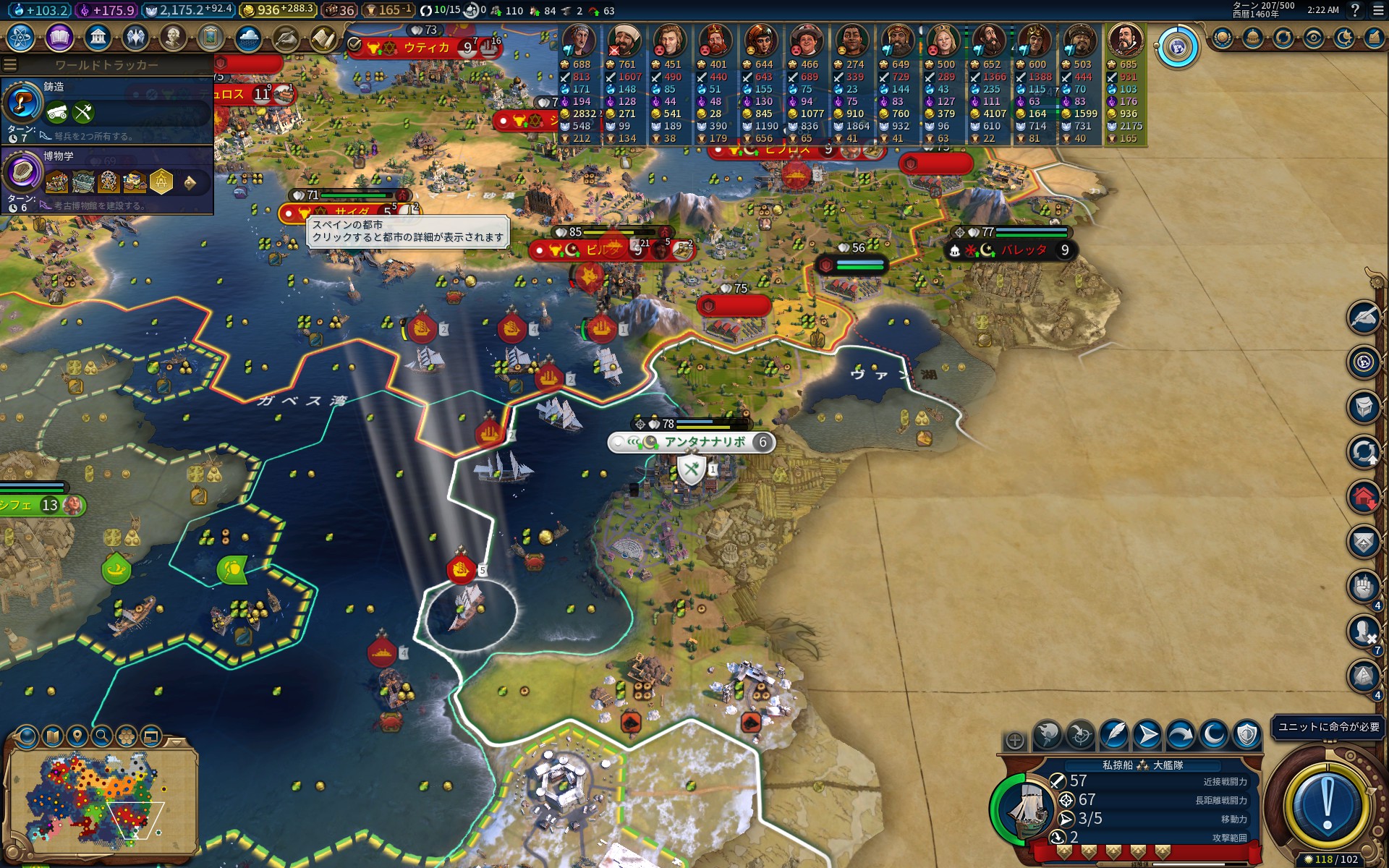Add a map pin from minimap
This screenshot has width=1389, height=868.
click(x=77, y=736)
